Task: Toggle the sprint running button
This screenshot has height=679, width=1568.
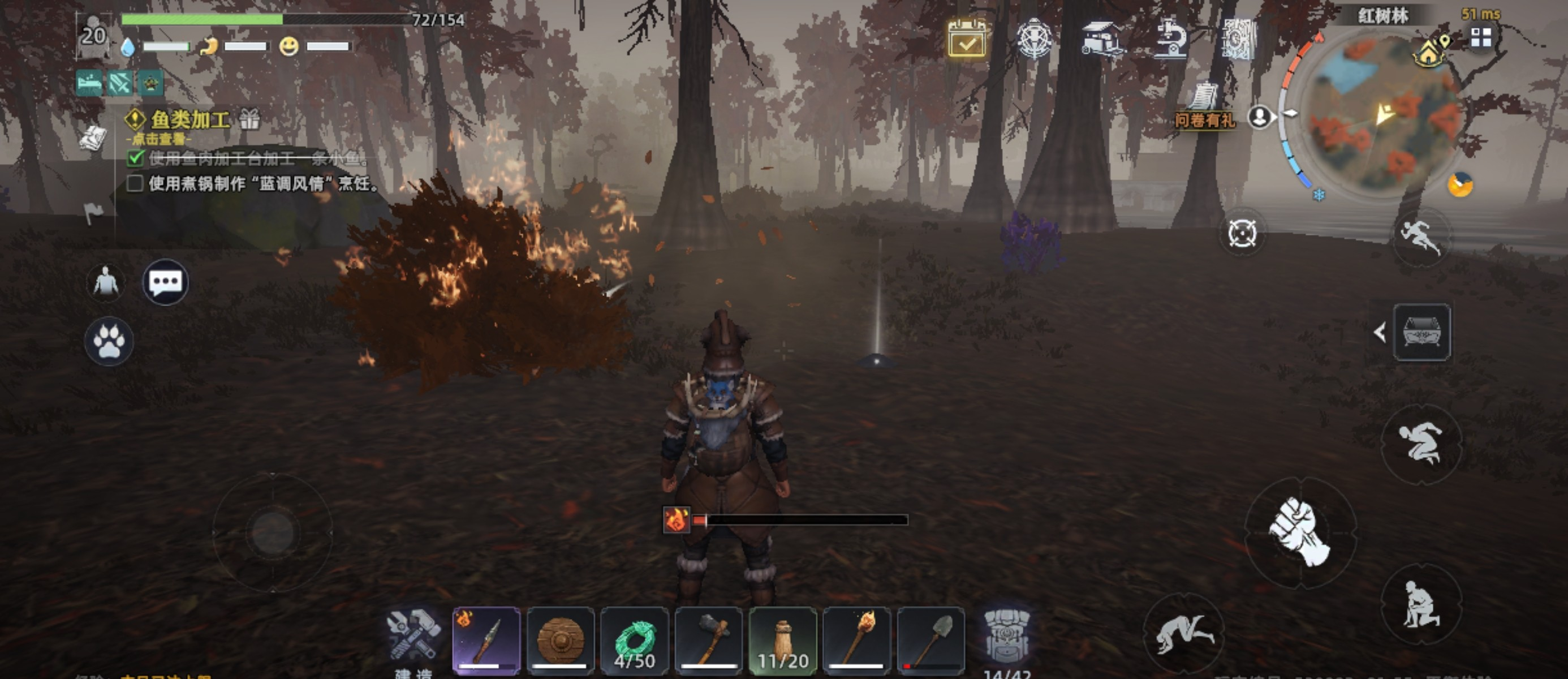Action: click(1421, 237)
